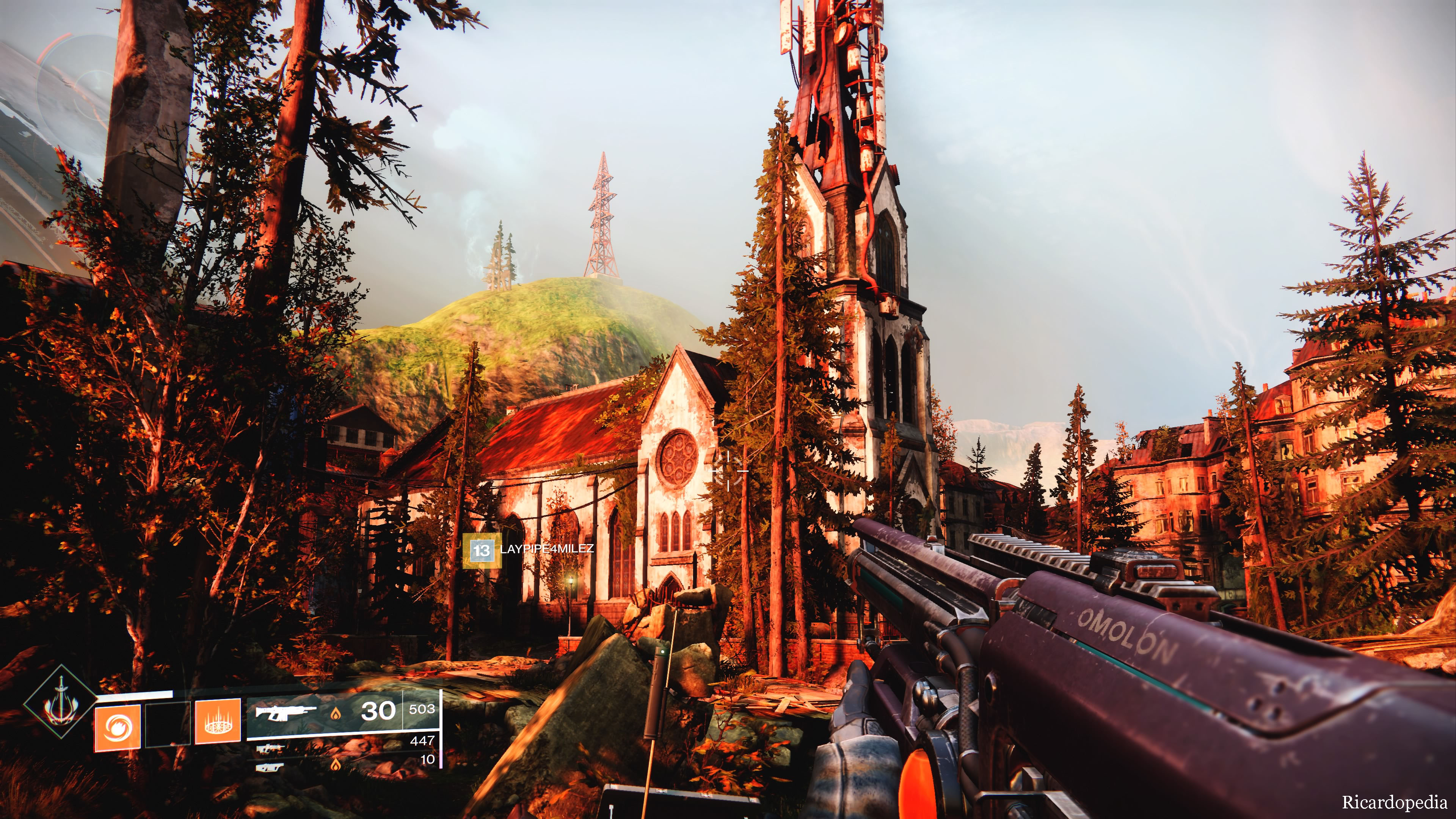The height and width of the screenshot is (819, 1456).
Task: Click the empty dark melee ability slot
Action: click(167, 725)
